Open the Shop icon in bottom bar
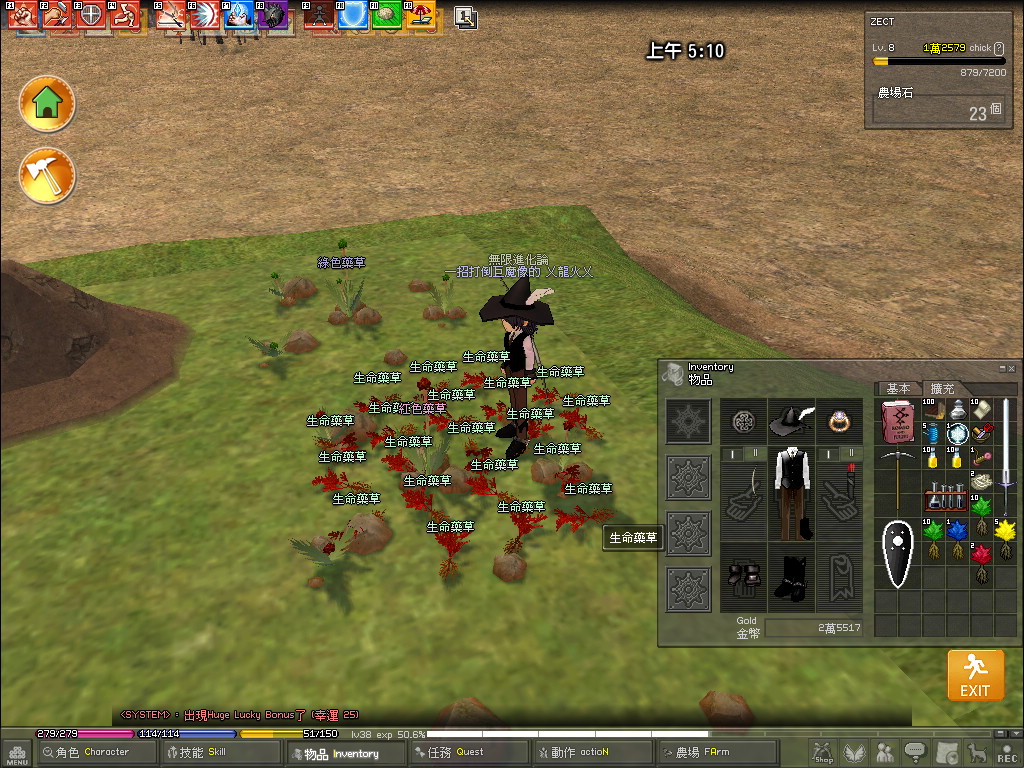This screenshot has width=1024, height=768. (x=823, y=752)
